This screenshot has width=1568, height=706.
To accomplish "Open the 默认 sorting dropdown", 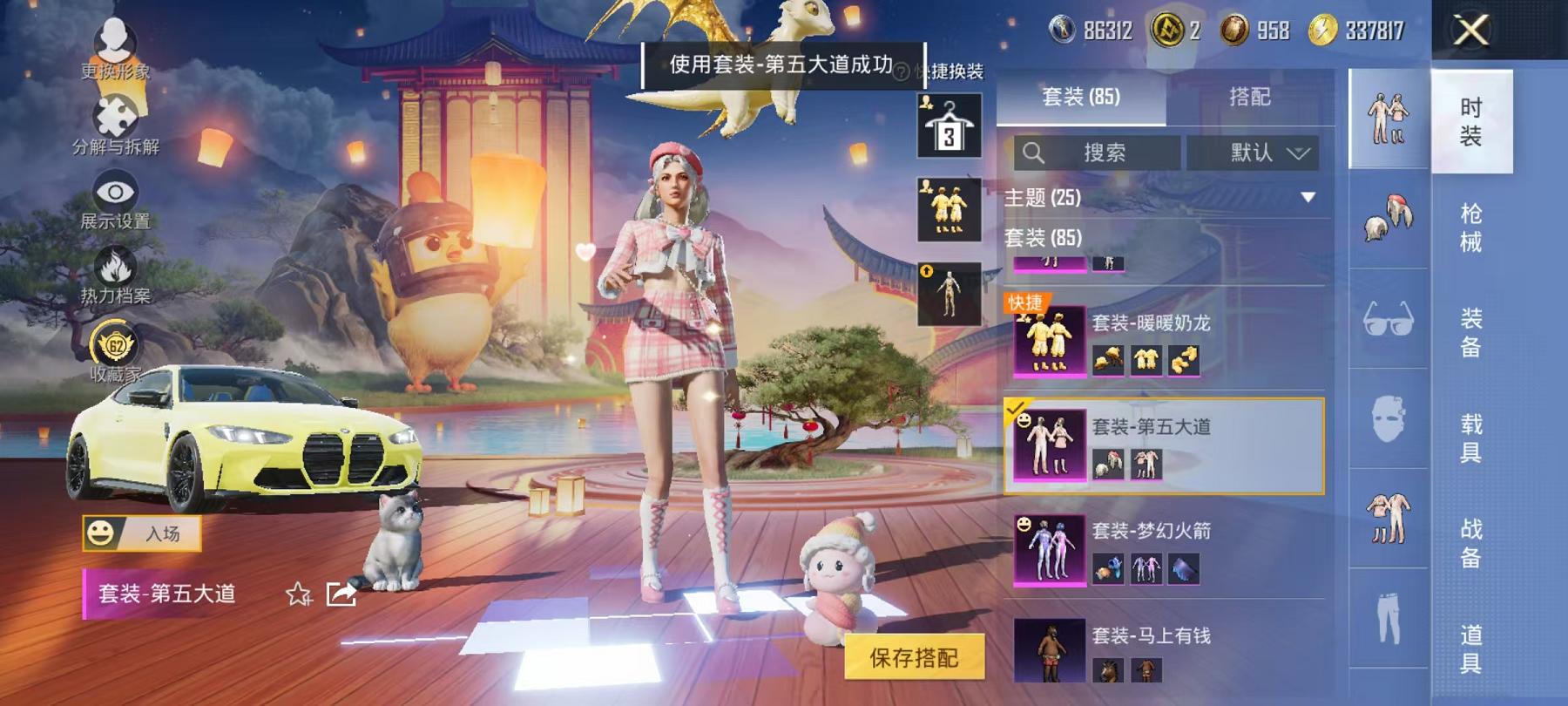I will [x=1254, y=154].
